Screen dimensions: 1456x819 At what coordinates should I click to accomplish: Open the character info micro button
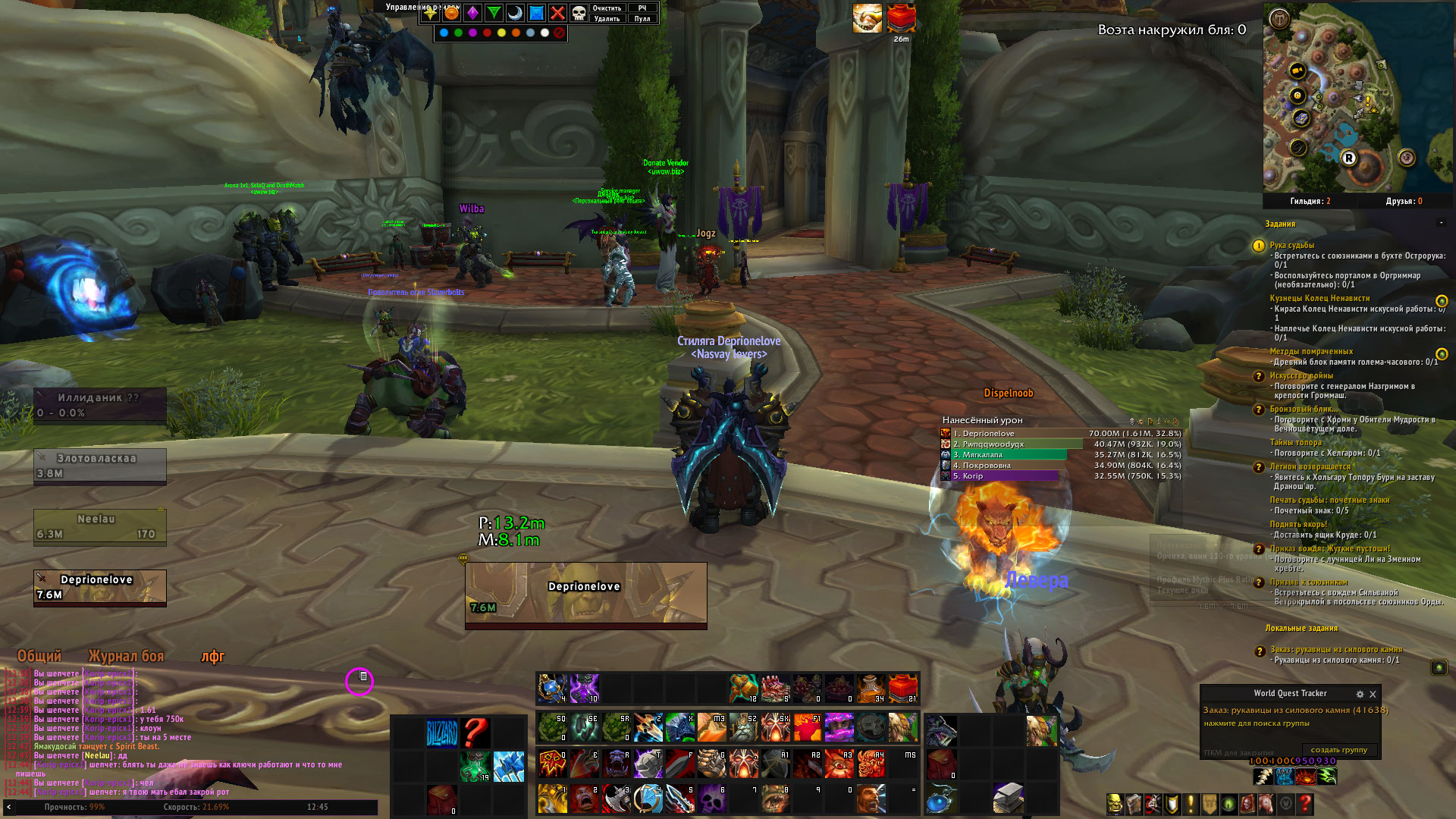coord(1115,804)
